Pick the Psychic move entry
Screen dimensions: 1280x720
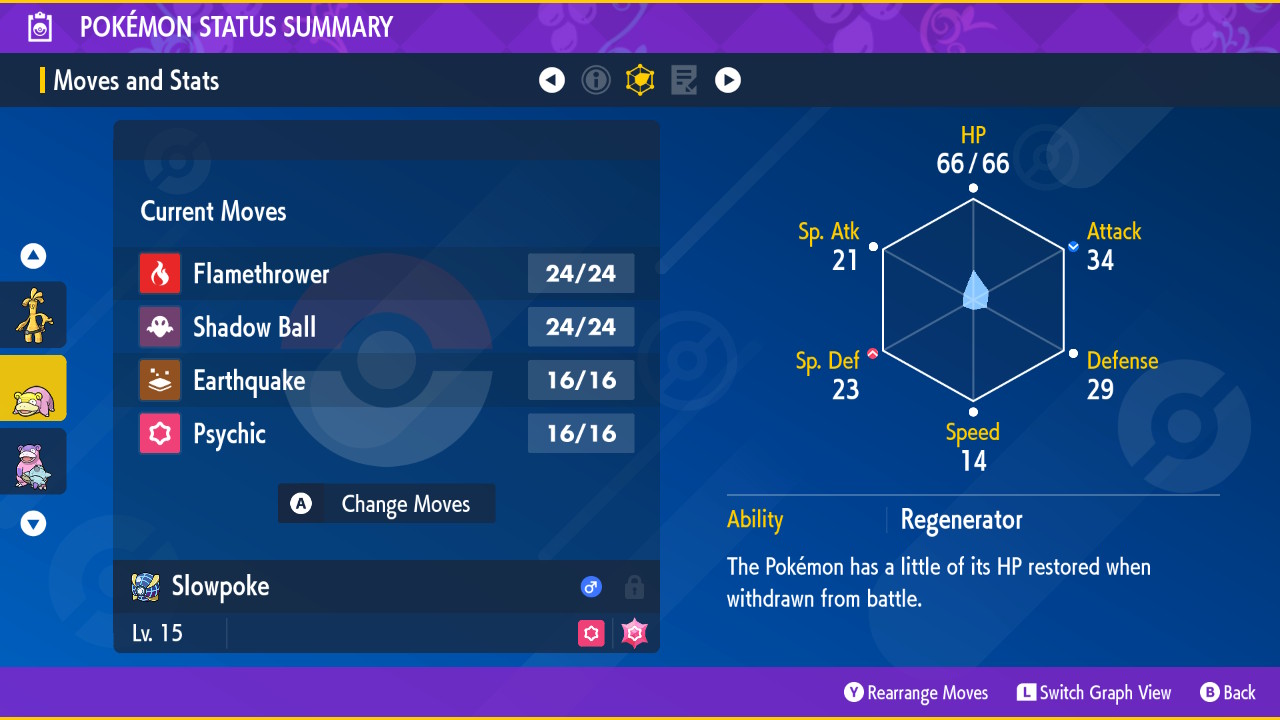386,434
